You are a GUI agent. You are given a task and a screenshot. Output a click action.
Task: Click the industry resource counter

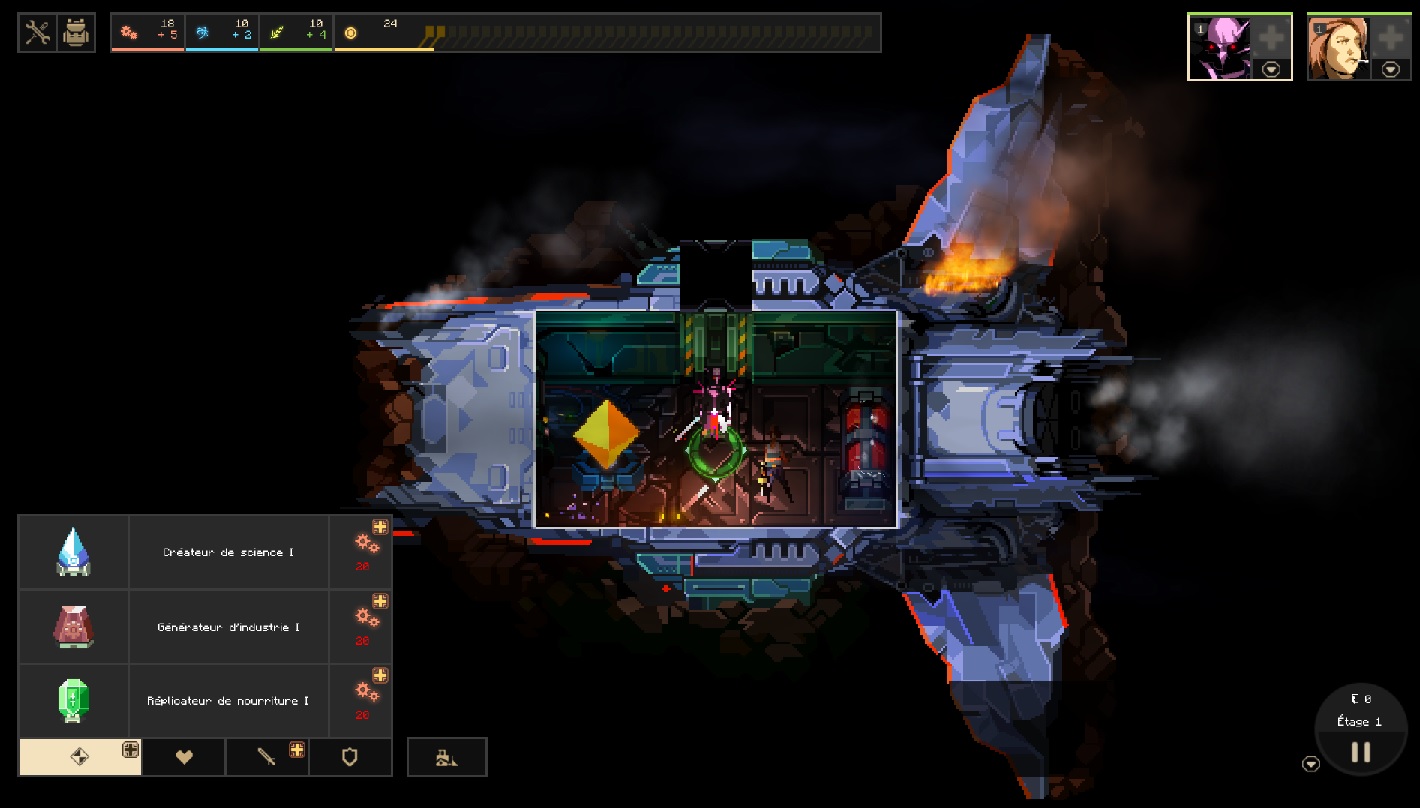(x=148, y=30)
